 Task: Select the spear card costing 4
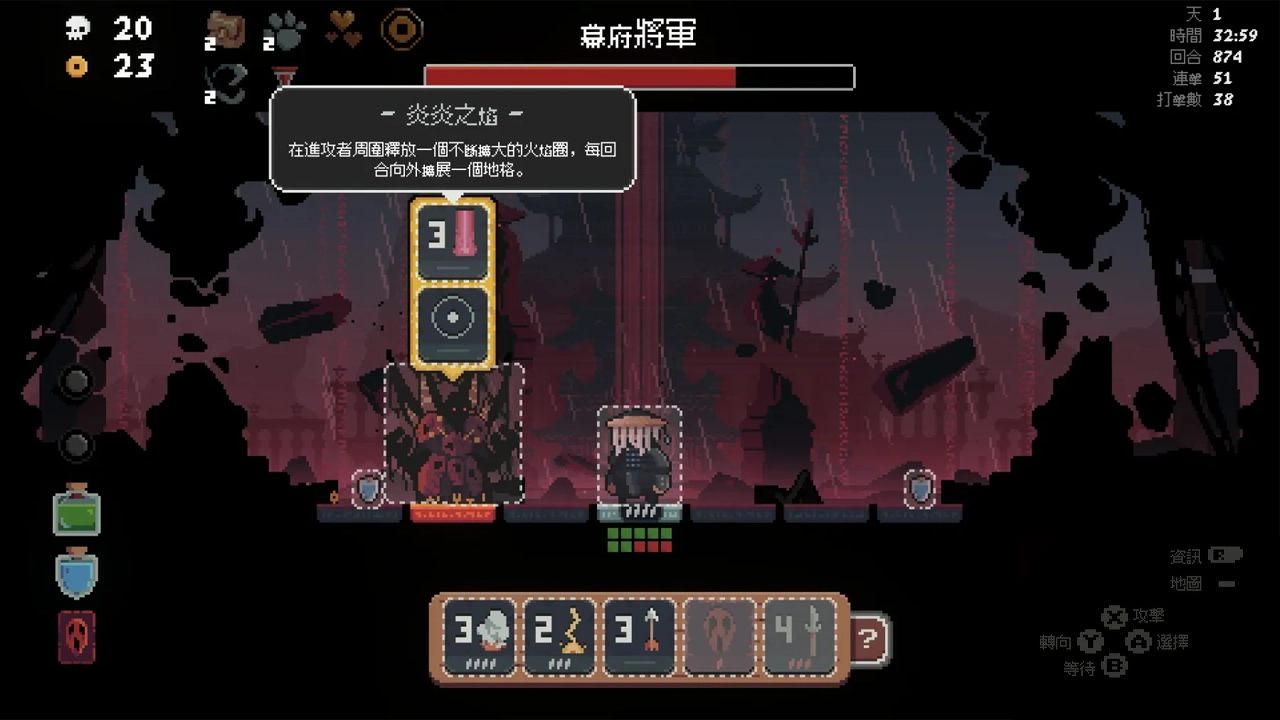[801, 636]
